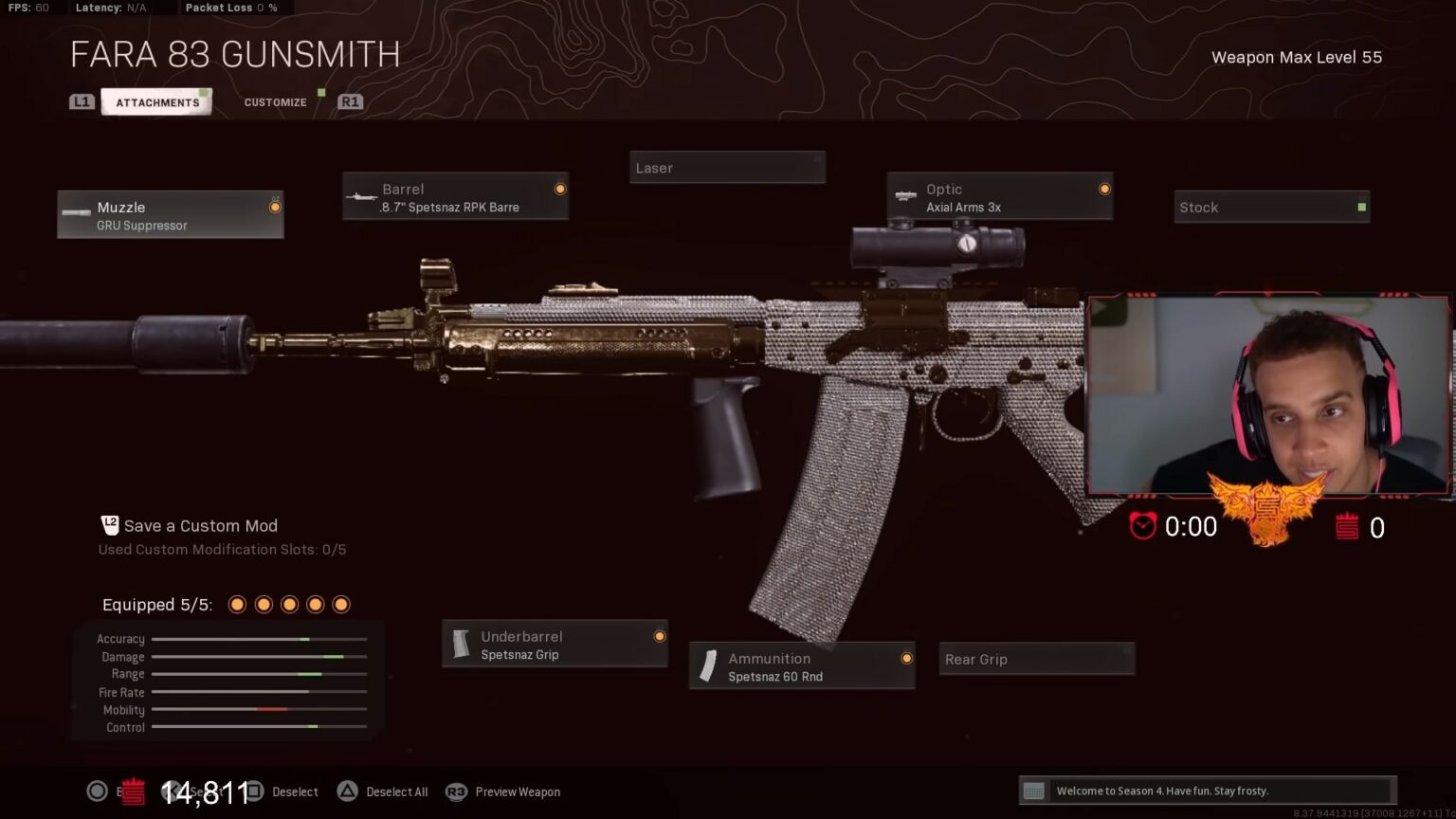The height and width of the screenshot is (819, 1456).
Task: Select the Barrel attachment icon
Action: [x=361, y=197]
